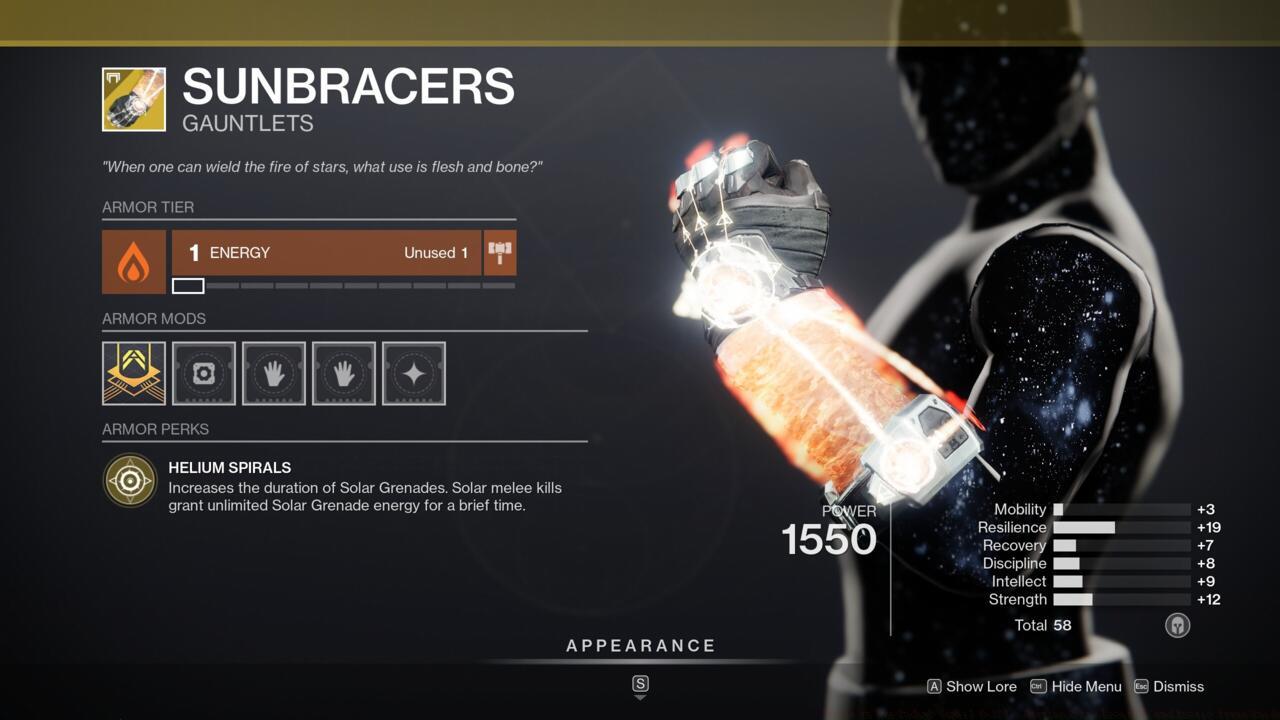
Task: Select the Sunbracers exotic armor icon
Action: click(x=131, y=98)
